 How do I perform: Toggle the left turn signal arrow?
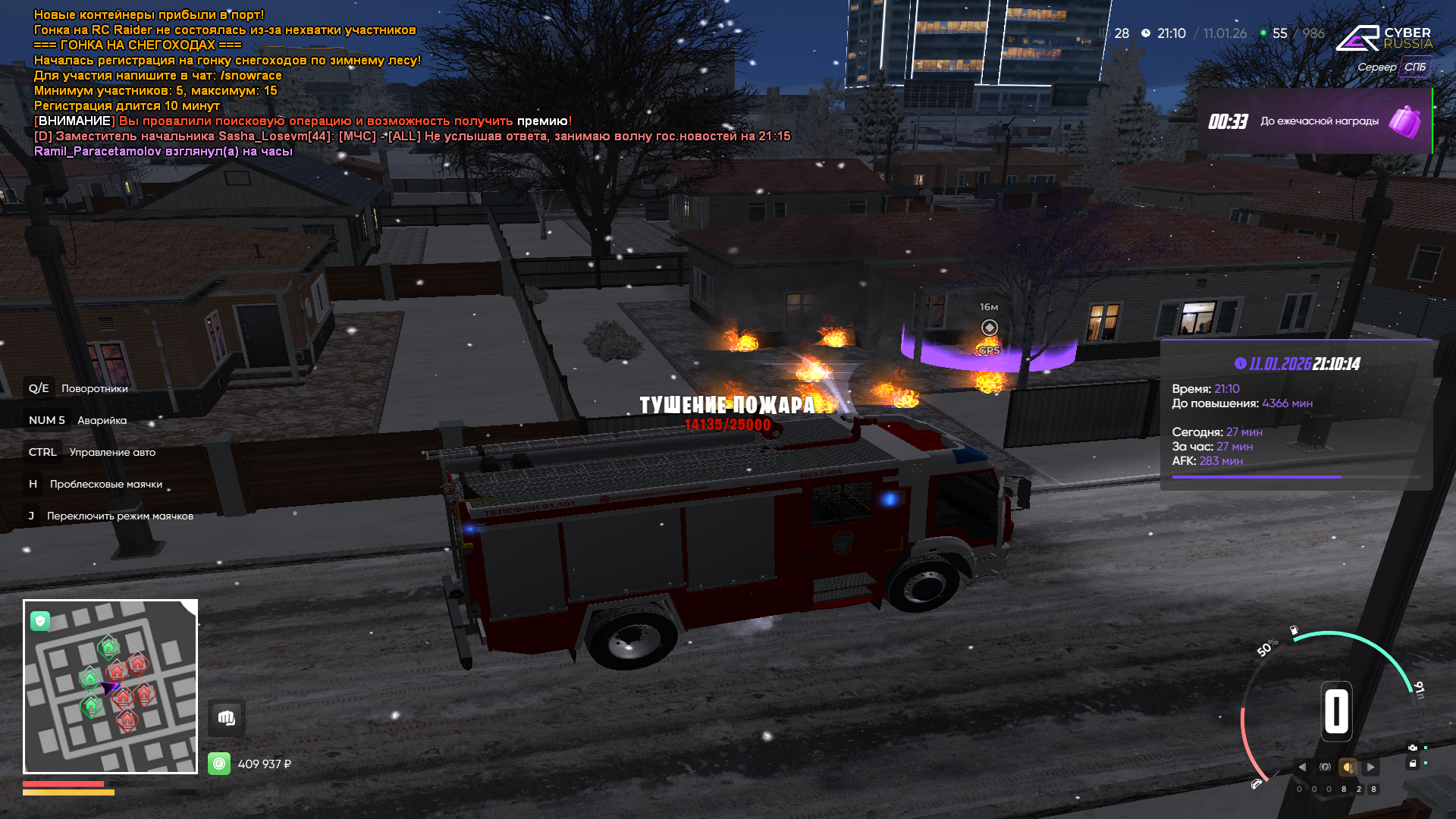(x=1302, y=767)
